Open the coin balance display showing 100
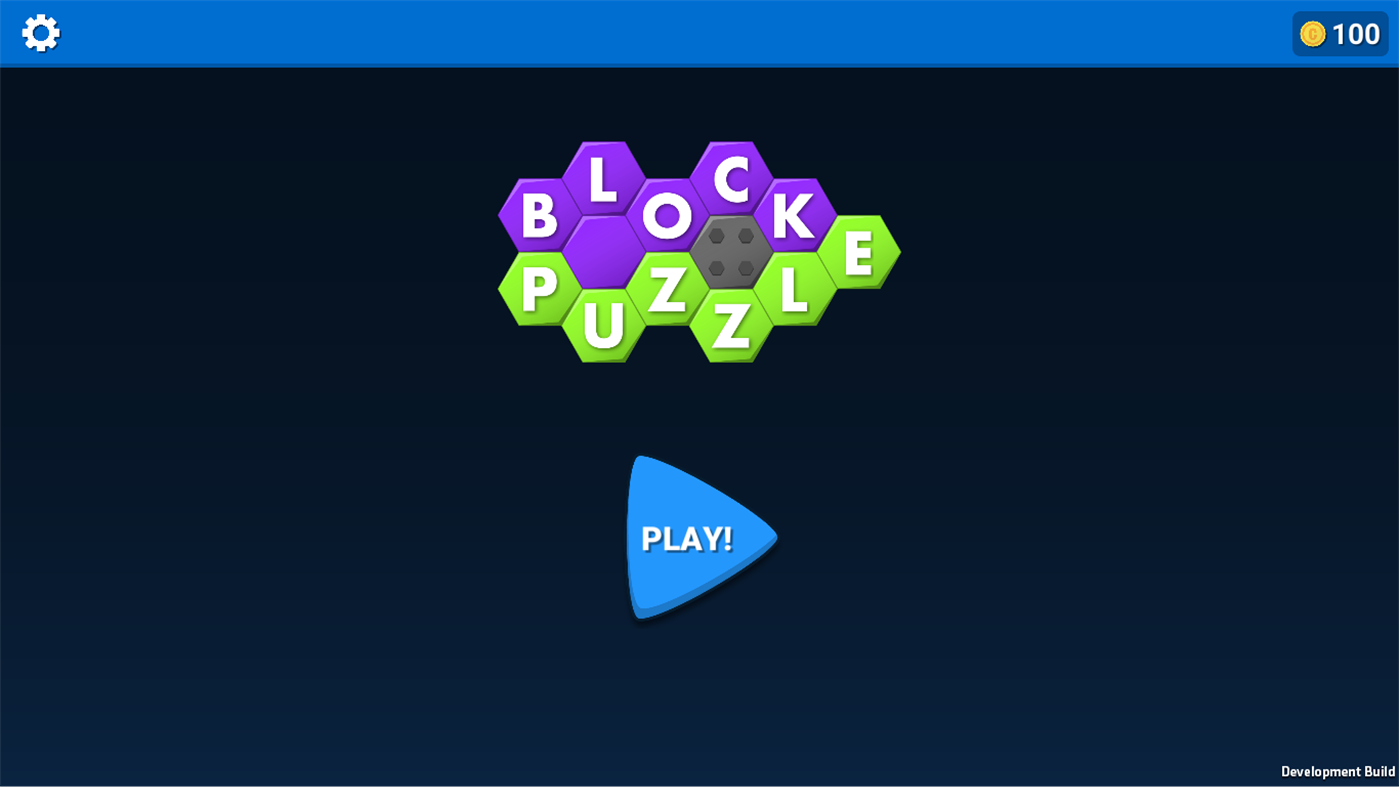Image resolution: width=1399 pixels, height=787 pixels. [x=1340, y=33]
